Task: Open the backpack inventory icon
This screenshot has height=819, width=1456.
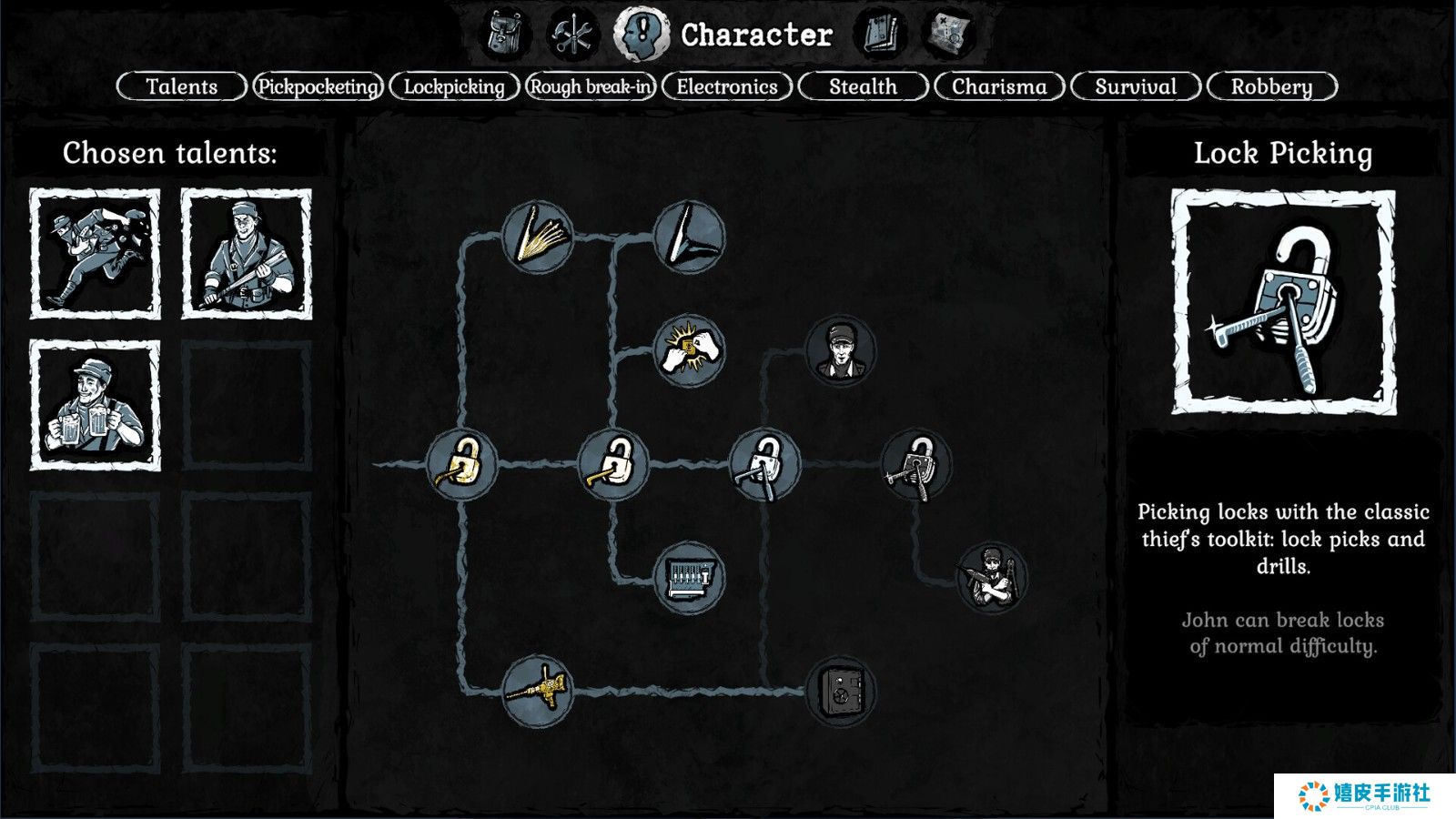Action: pos(505,34)
